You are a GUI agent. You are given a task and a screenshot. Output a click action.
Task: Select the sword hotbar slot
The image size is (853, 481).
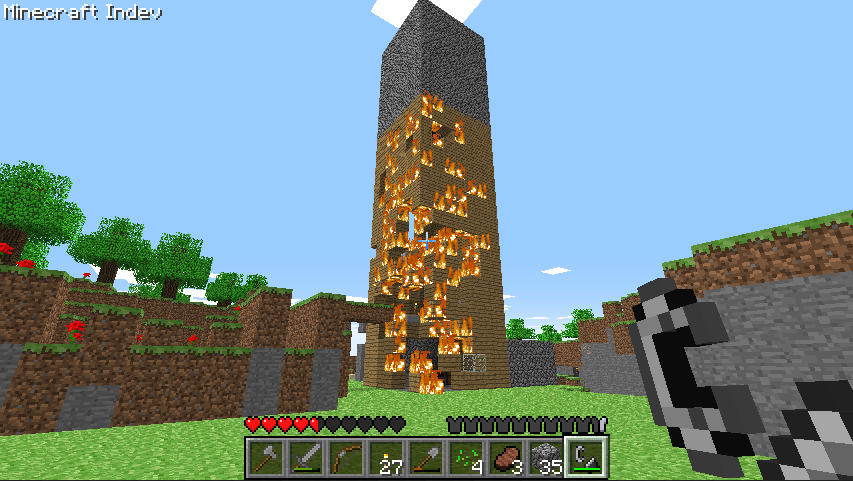(x=305, y=458)
